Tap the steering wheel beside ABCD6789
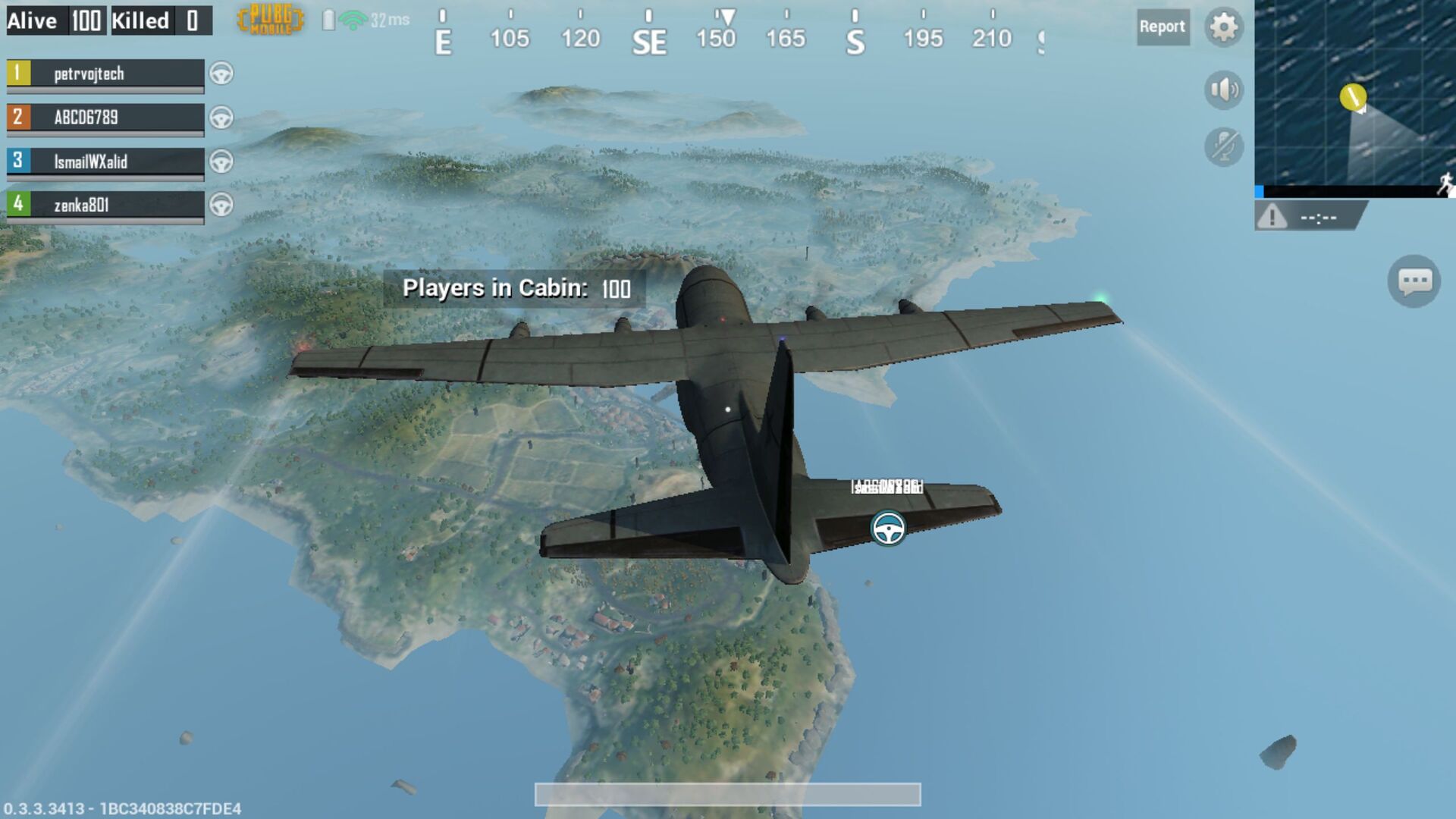This screenshot has width=1456, height=819. click(221, 118)
